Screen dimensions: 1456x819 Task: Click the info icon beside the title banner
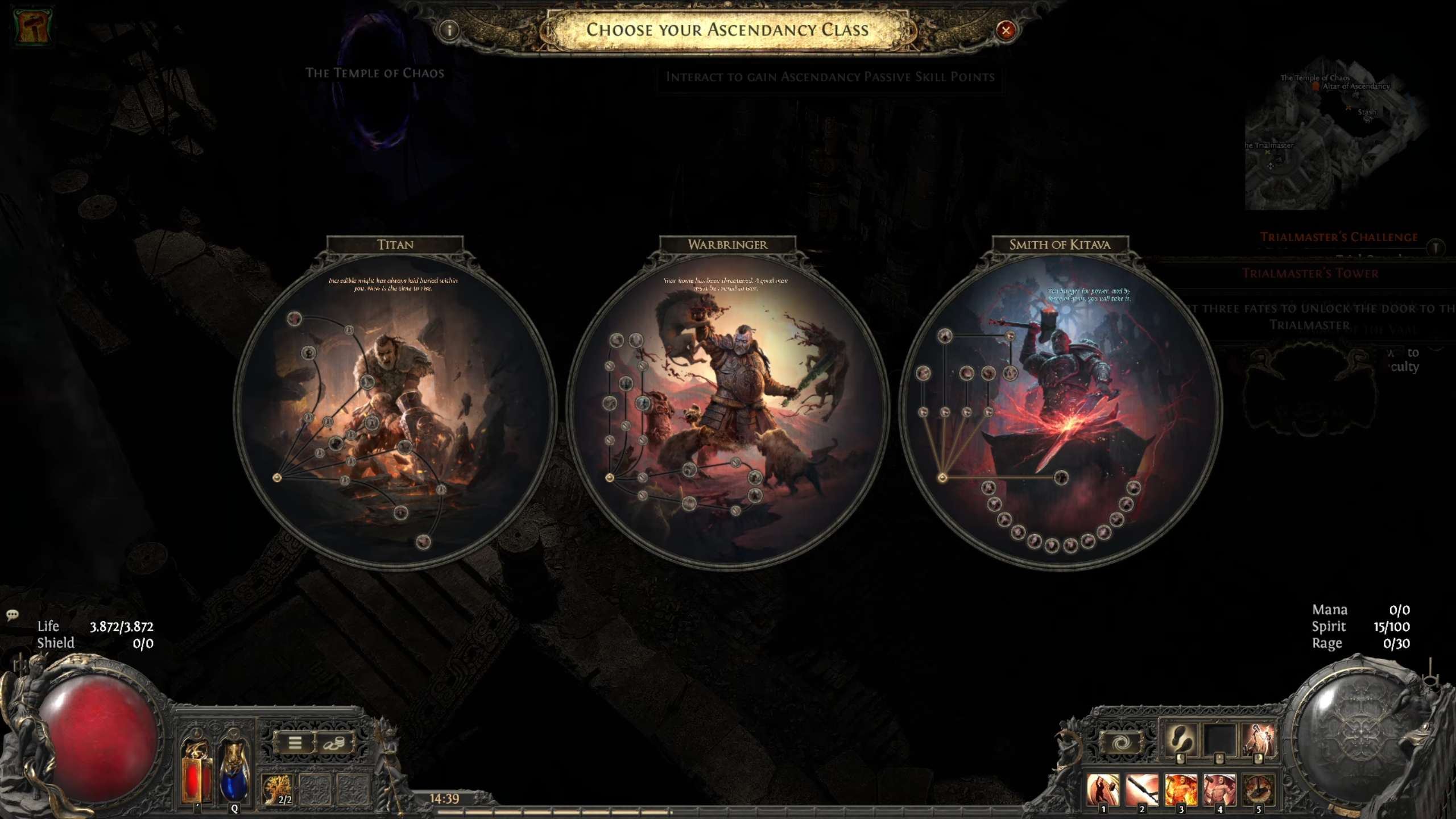(449, 31)
